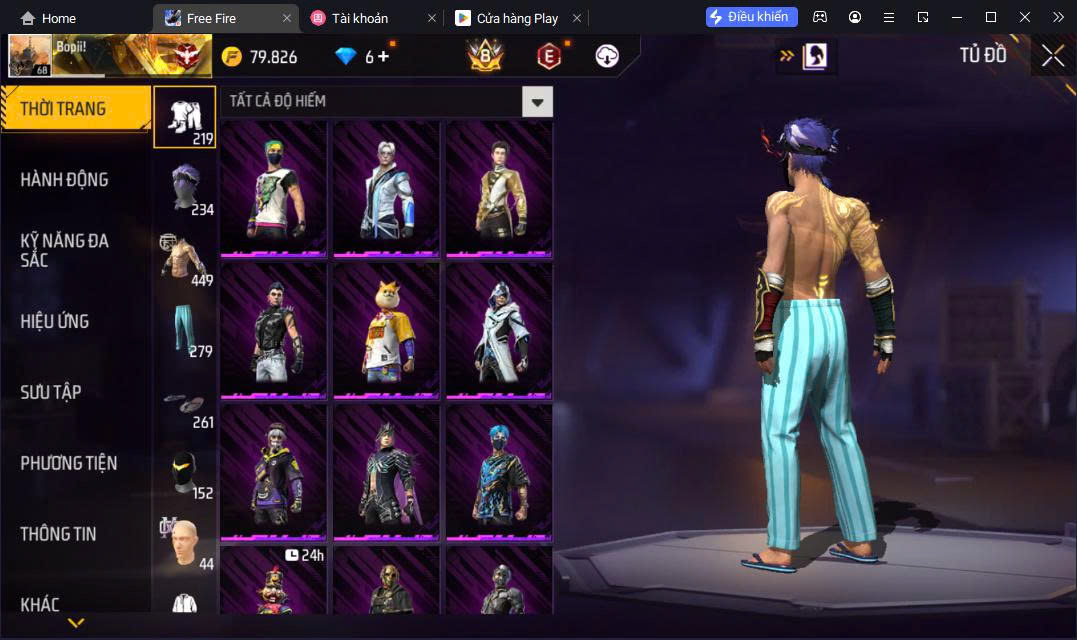Image resolution: width=1077 pixels, height=640 pixels.
Task: Open the shoes subcategory showing 261
Action: (185, 401)
